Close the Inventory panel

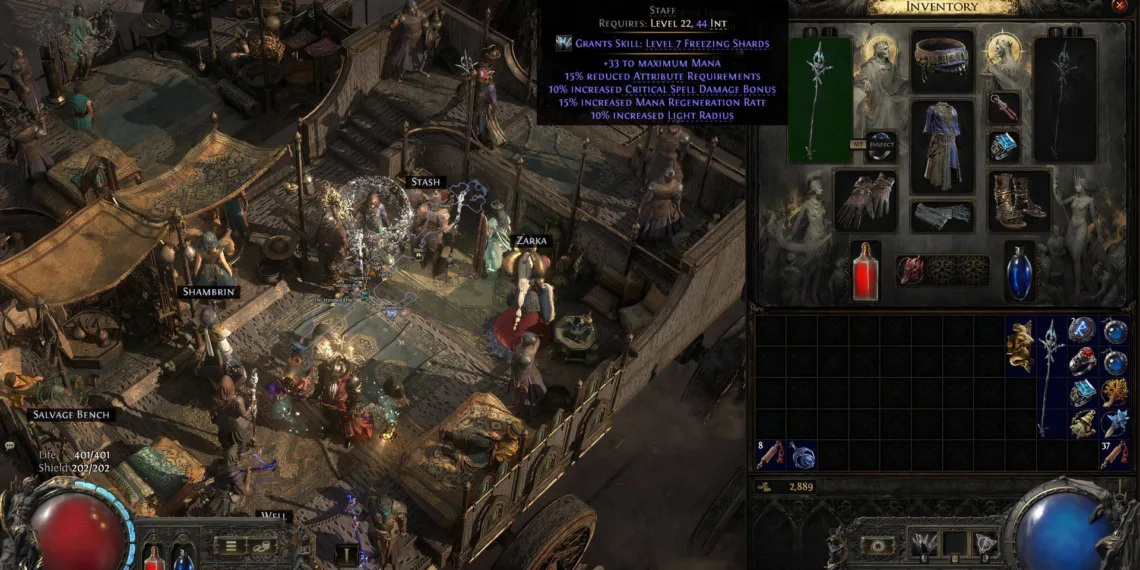click(1118, 7)
